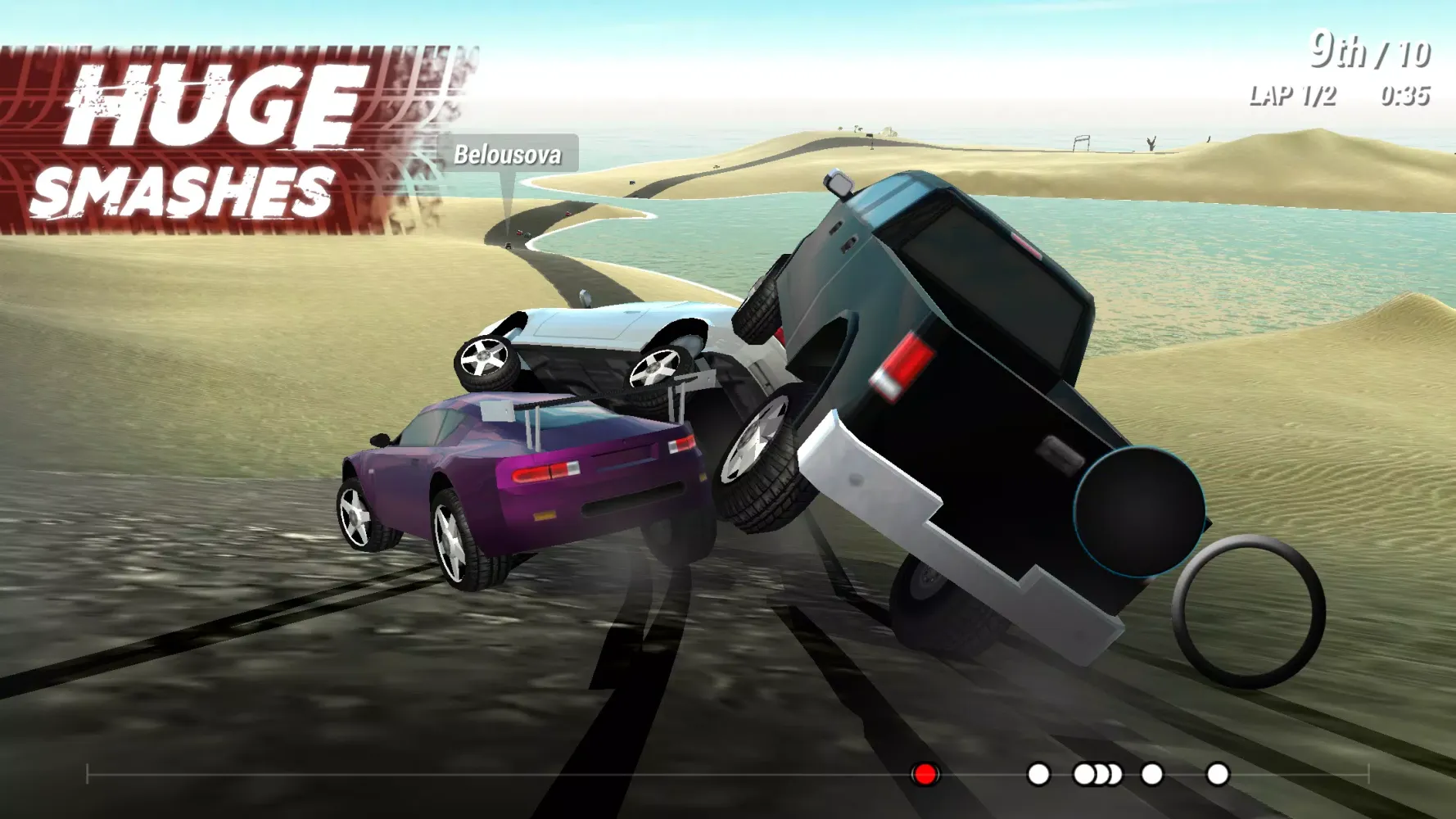The width and height of the screenshot is (1456, 819).
Task: Jump to the start of the replay timeline
Action: click(86, 773)
